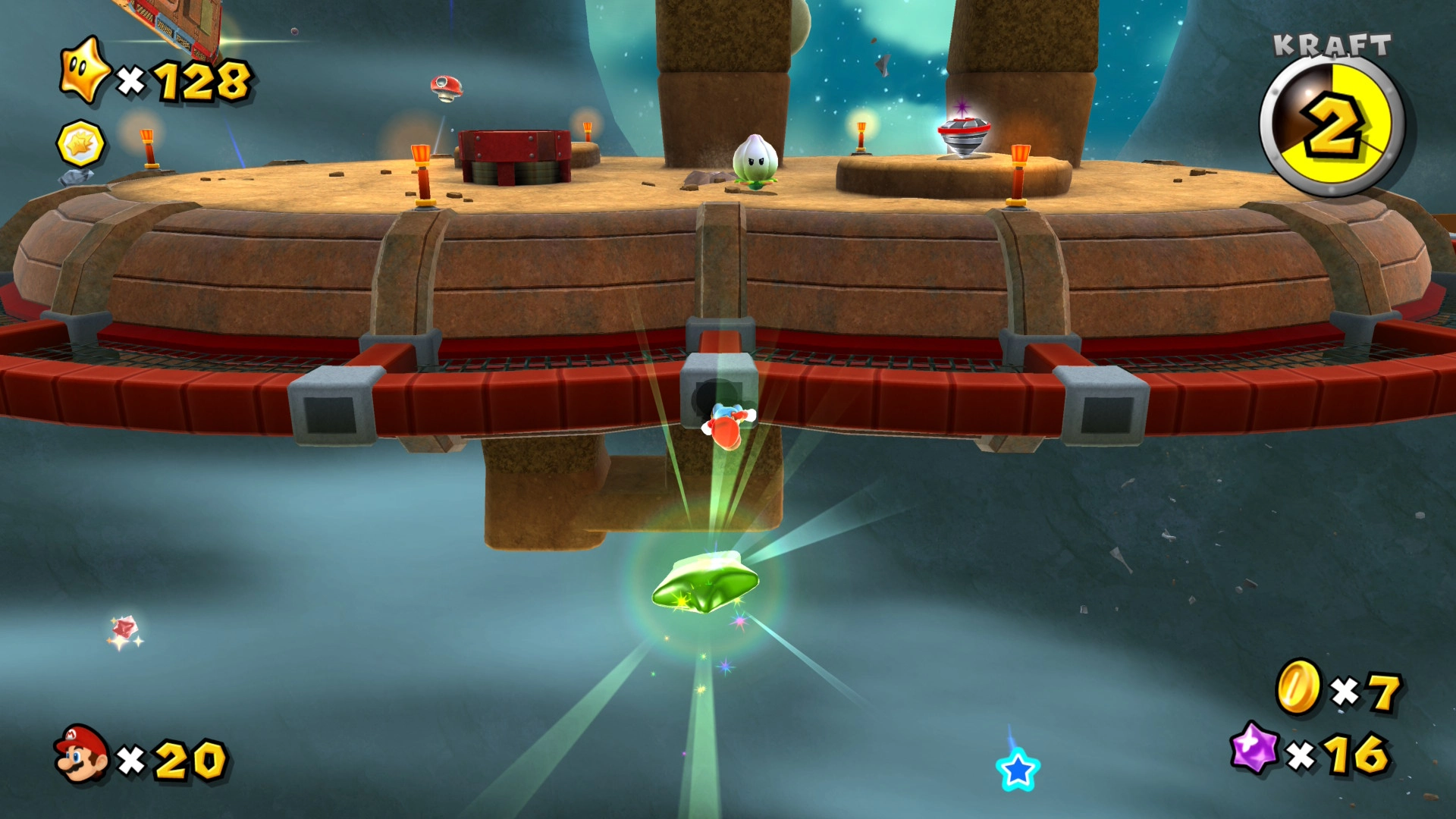Click Mario's head lives icon
Viewport: 1456px width, 819px height.
pyautogui.click(x=81, y=753)
